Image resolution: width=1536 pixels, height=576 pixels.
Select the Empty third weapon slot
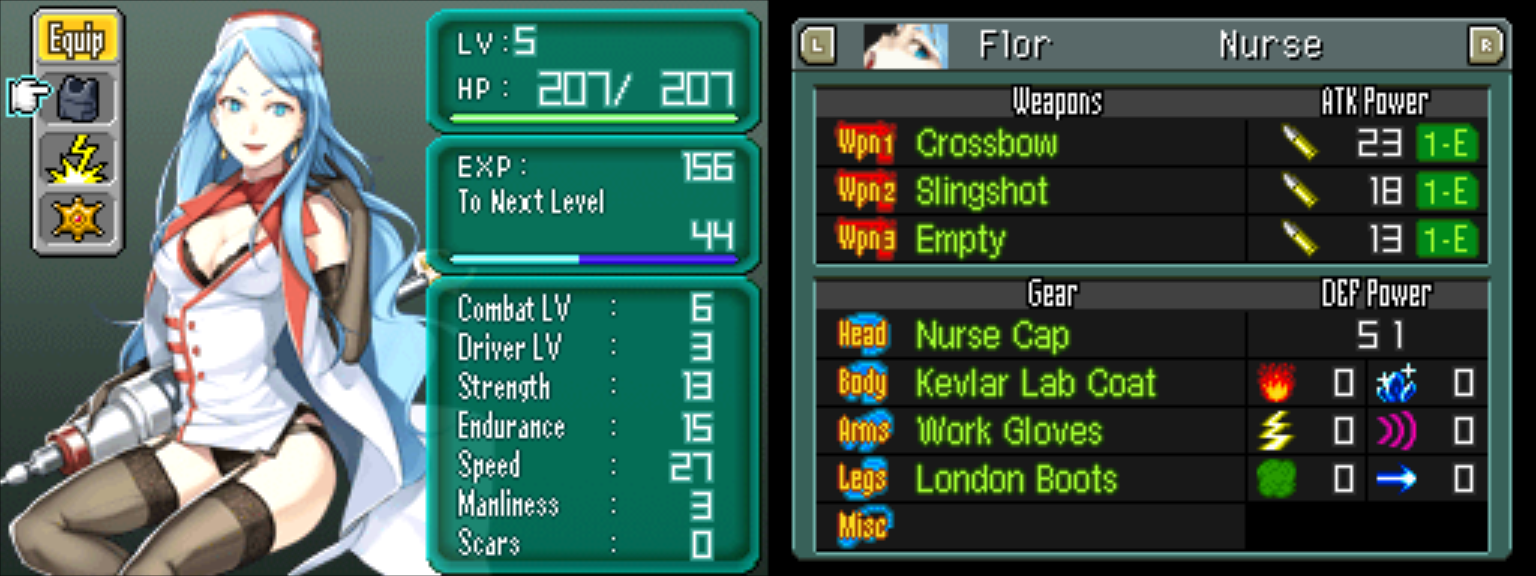pos(960,240)
